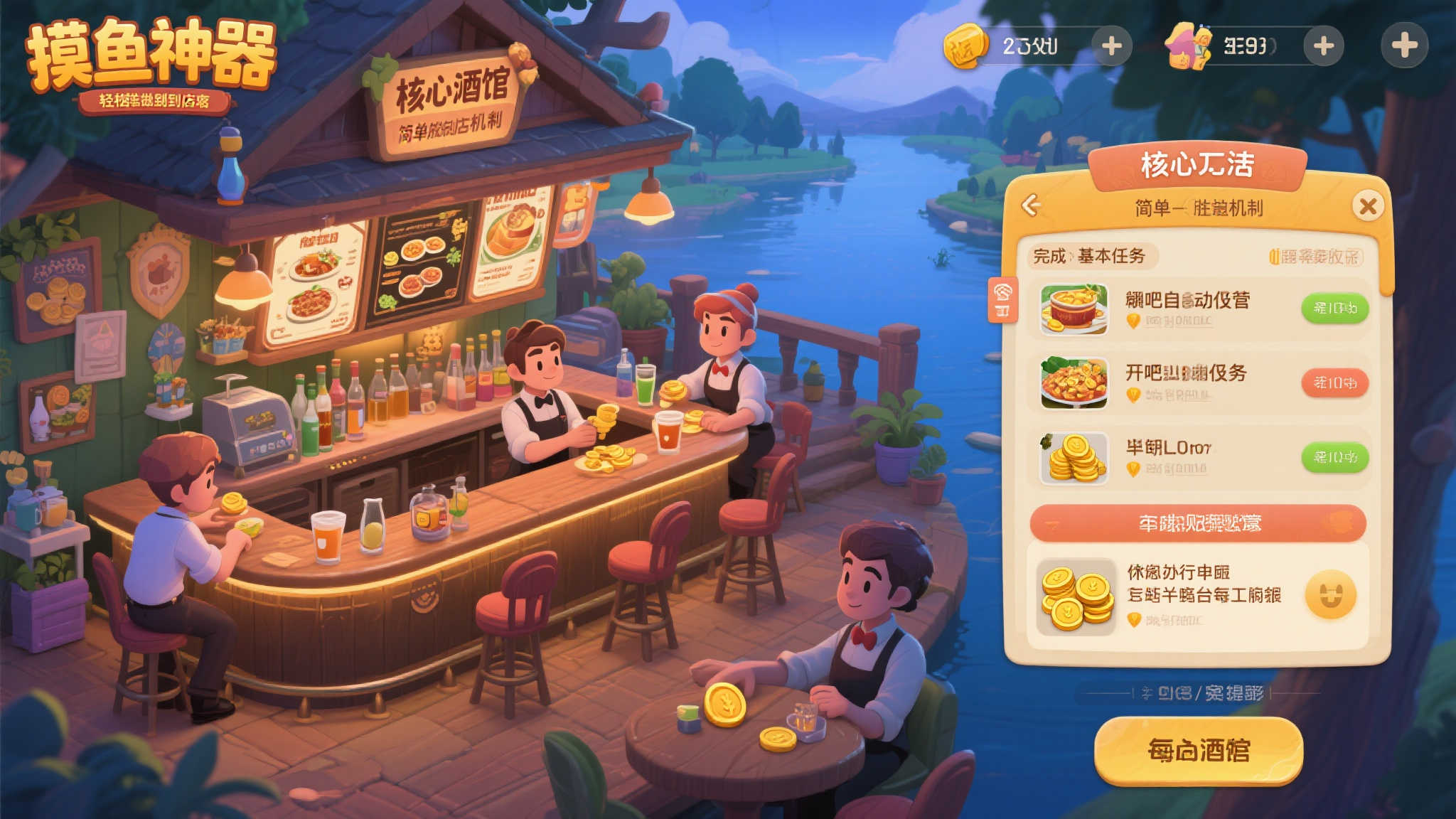Open the standalone plus button in the top-right corner
The image size is (1456, 819).
[1404, 45]
